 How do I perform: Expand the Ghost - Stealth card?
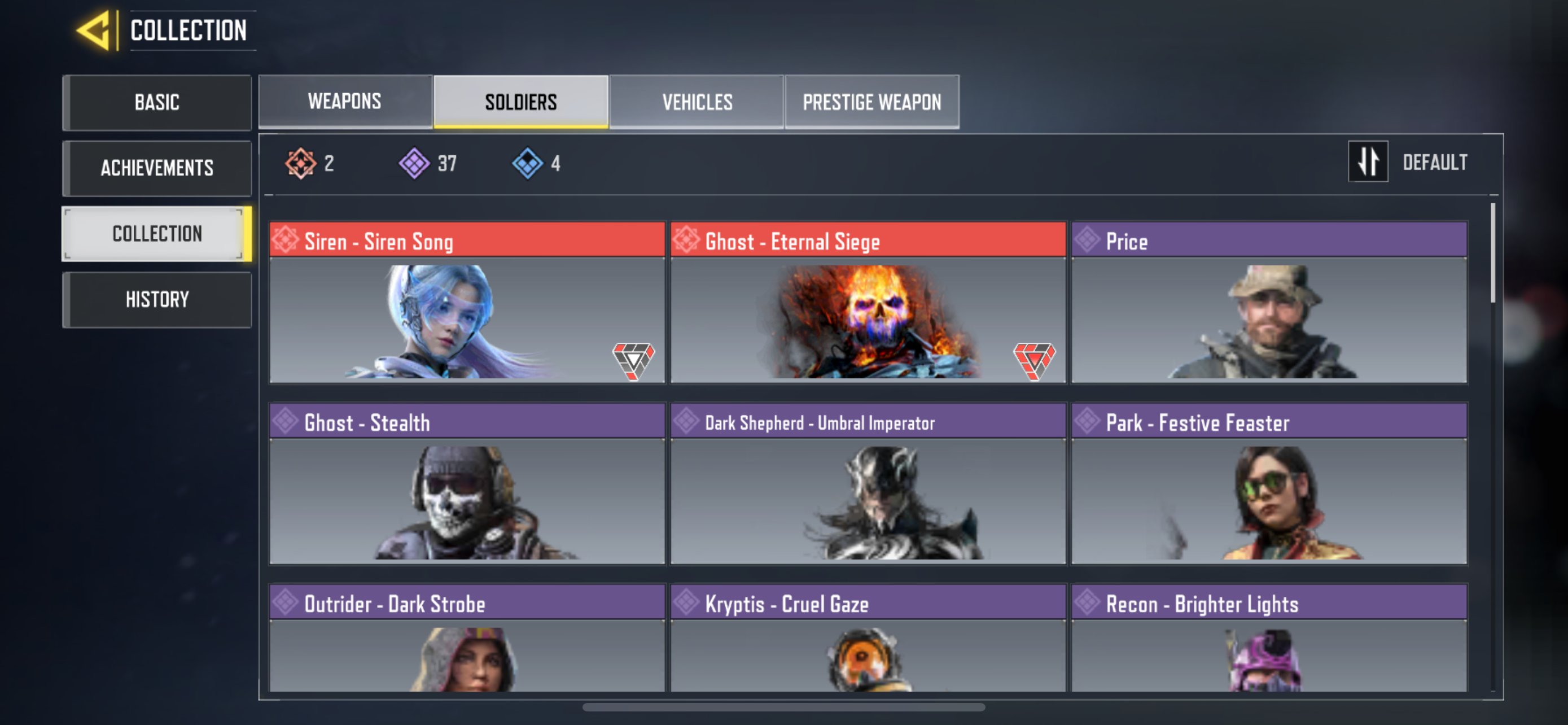coord(466,499)
